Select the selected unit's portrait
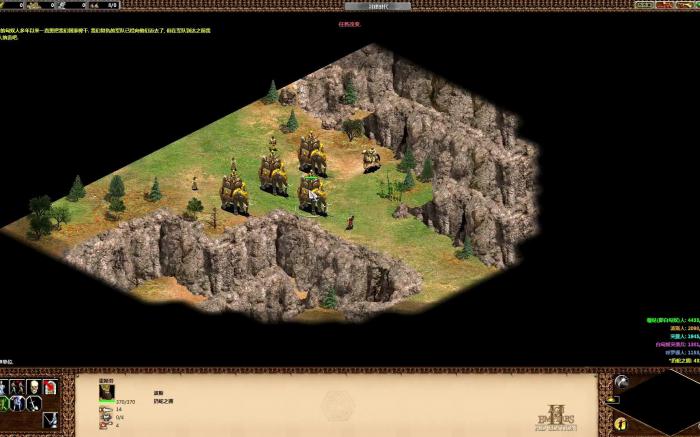This screenshot has width=700, height=437. [107, 390]
